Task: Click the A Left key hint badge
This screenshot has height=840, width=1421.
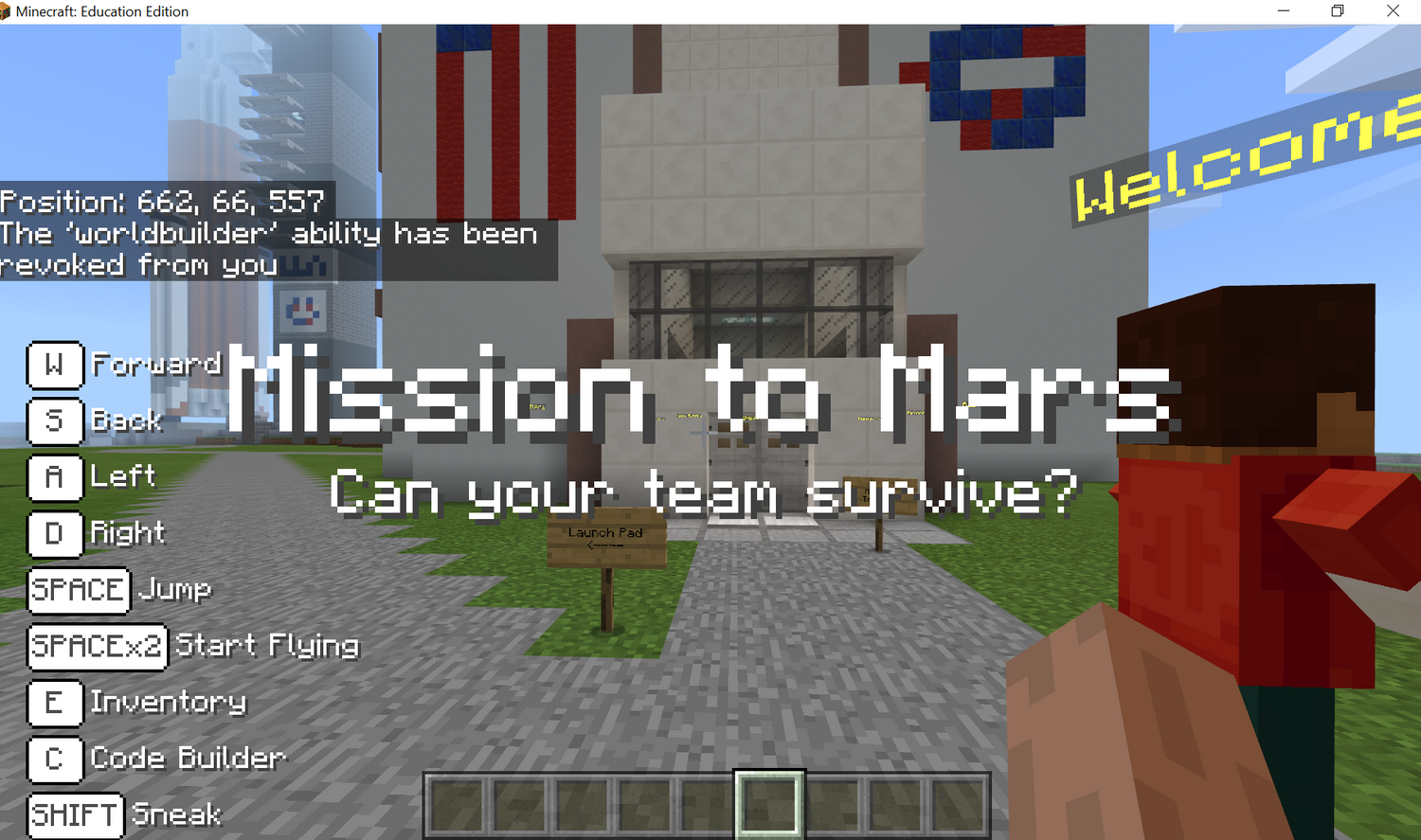Action: [55, 478]
